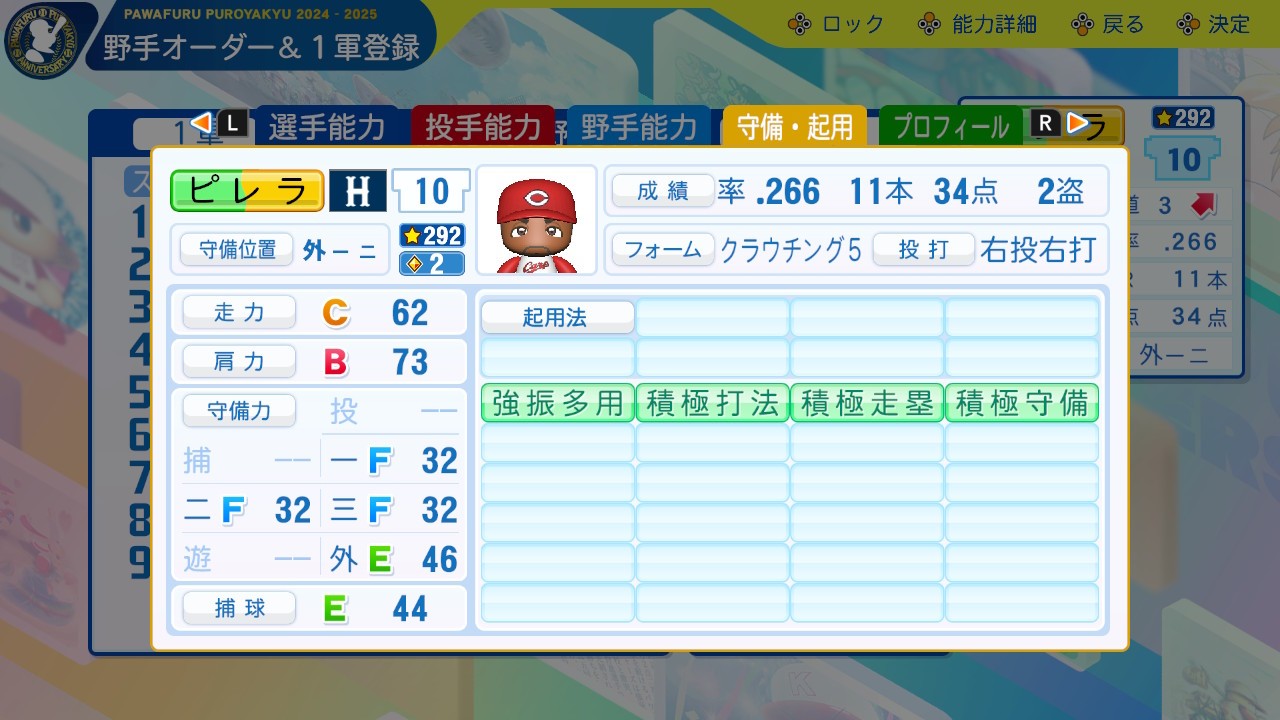
Task: Click the 投打 button showing 右投右打
Action: [x=924, y=250]
